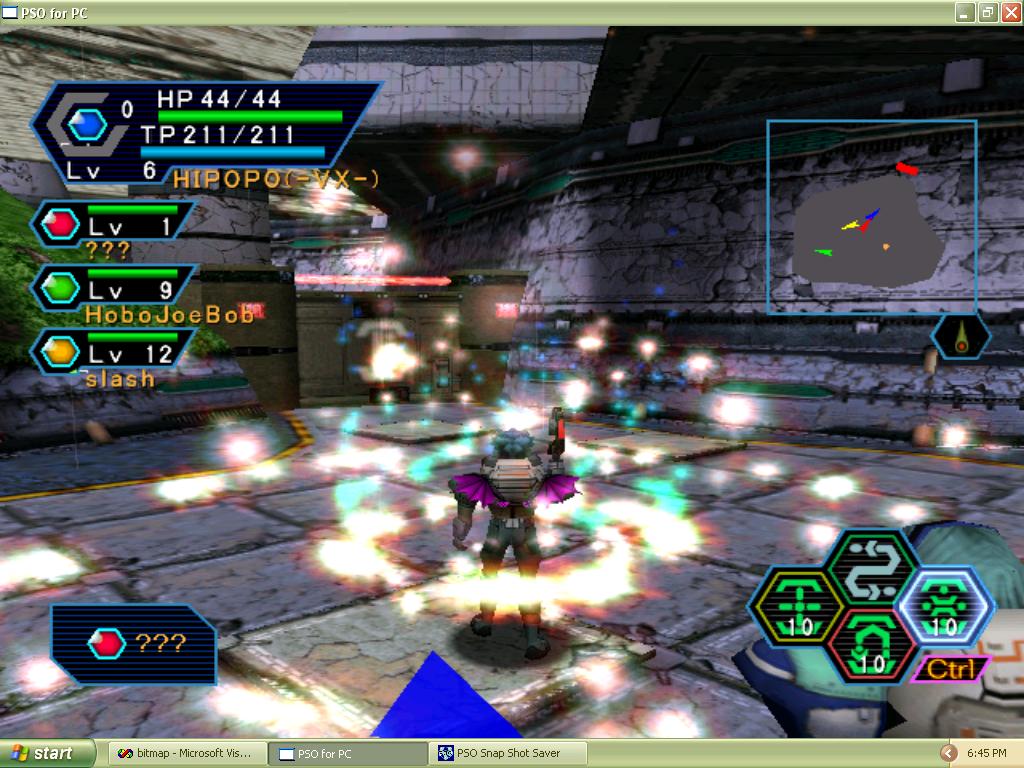Choose party member slash

(x=112, y=353)
